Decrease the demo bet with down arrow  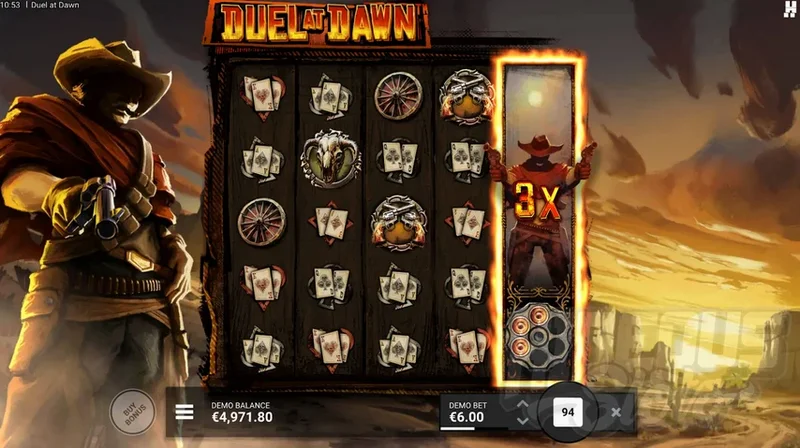(522, 420)
